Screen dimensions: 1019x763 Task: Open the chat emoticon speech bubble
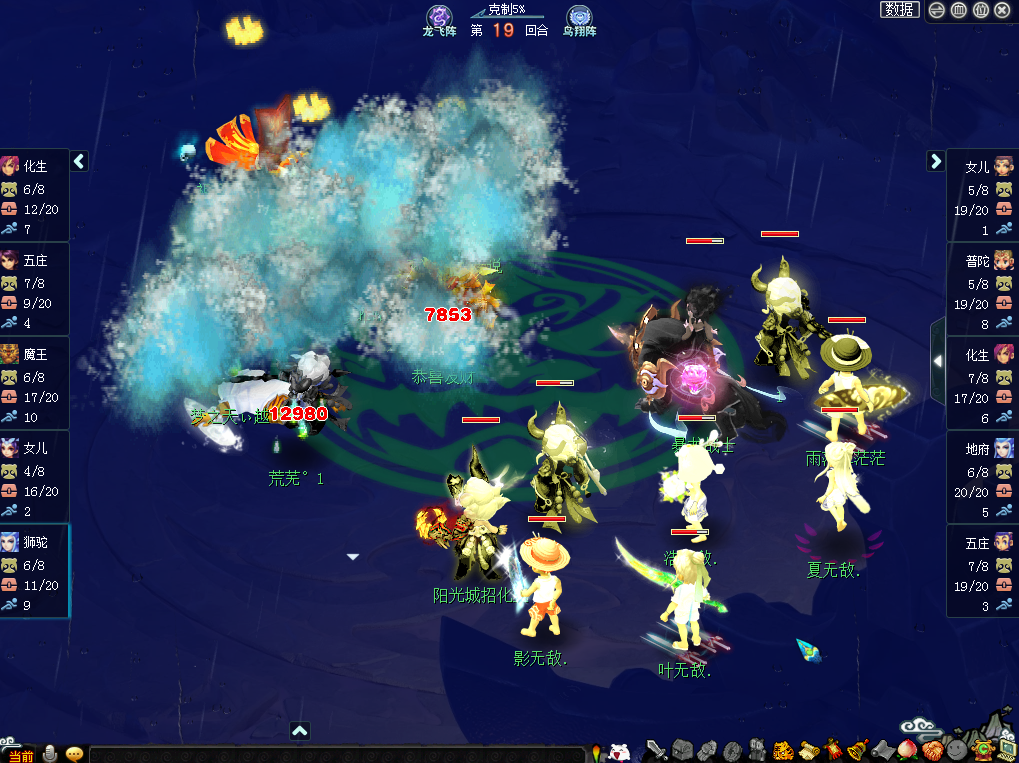pyautogui.click(x=74, y=754)
